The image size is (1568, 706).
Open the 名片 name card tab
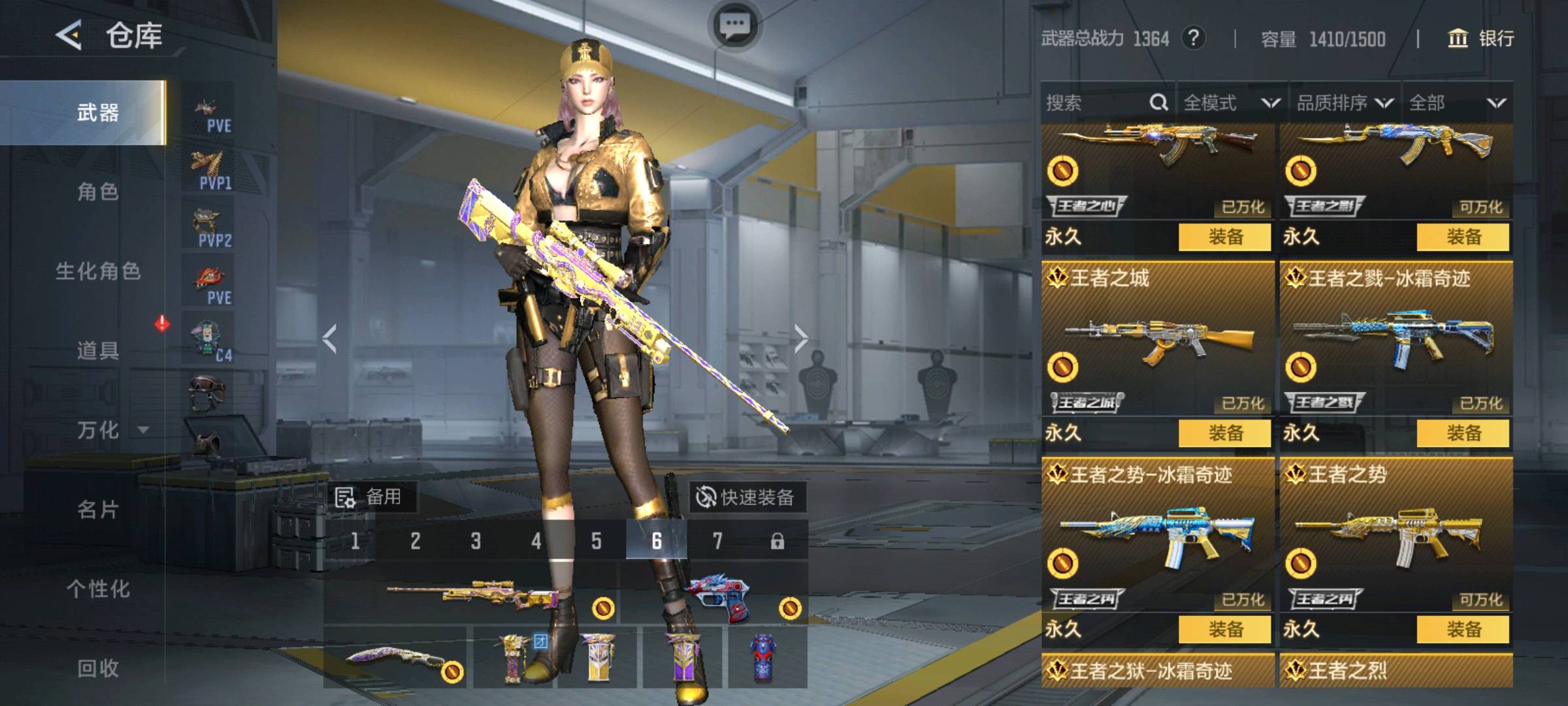98,509
